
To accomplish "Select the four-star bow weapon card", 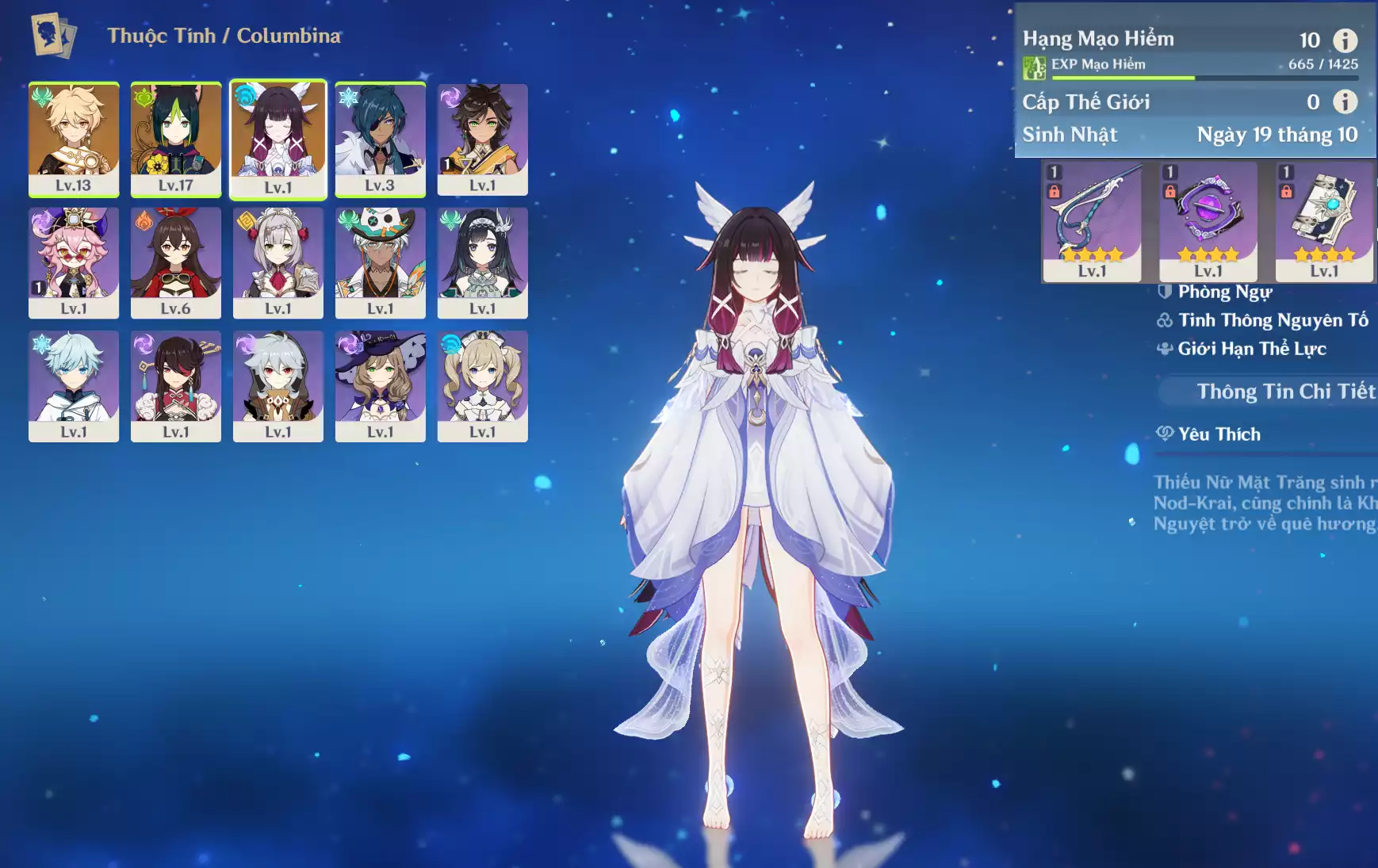I will tap(1092, 221).
